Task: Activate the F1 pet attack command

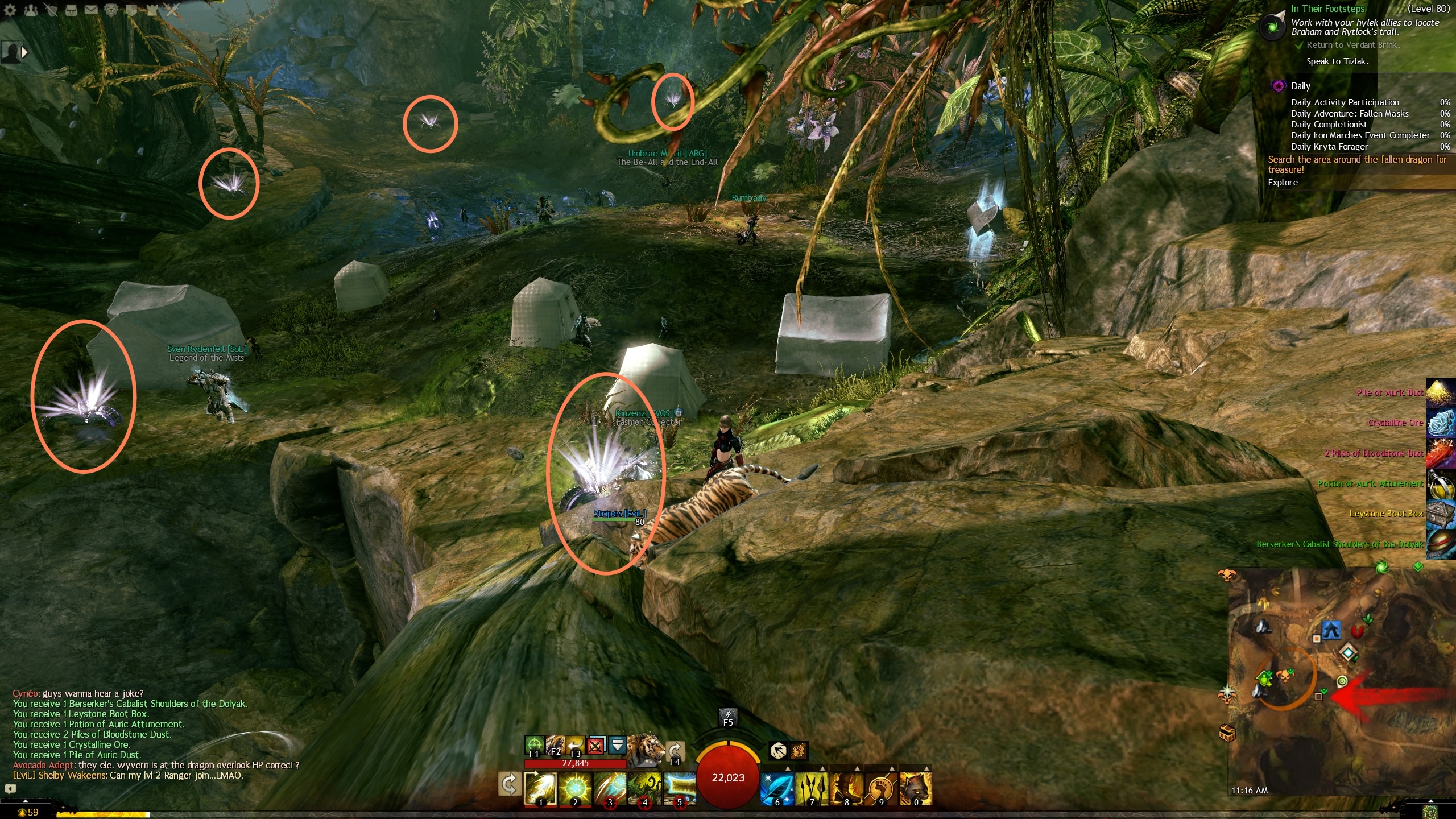Action: click(533, 744)
